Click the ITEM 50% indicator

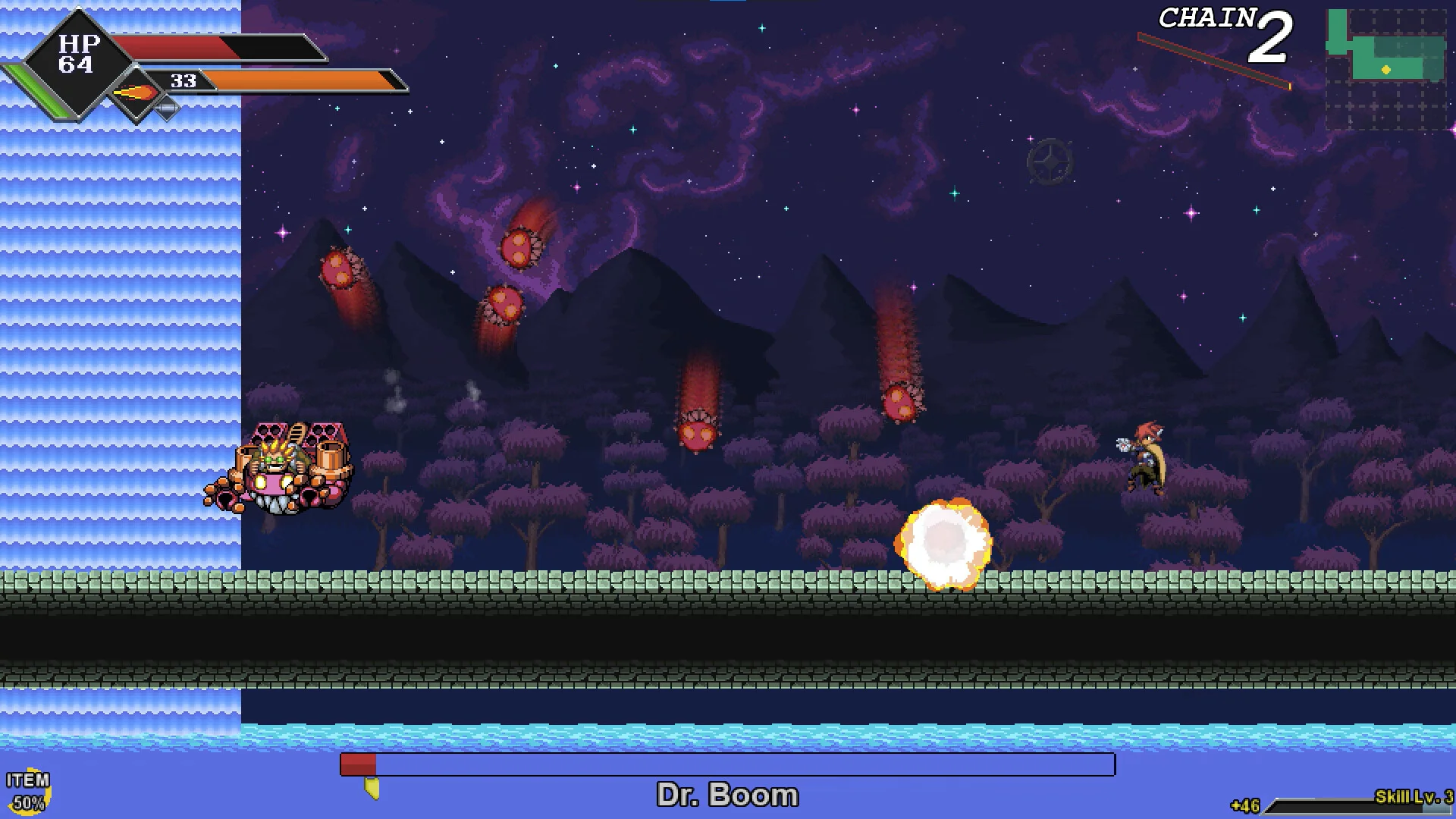(x=28, y=792)
